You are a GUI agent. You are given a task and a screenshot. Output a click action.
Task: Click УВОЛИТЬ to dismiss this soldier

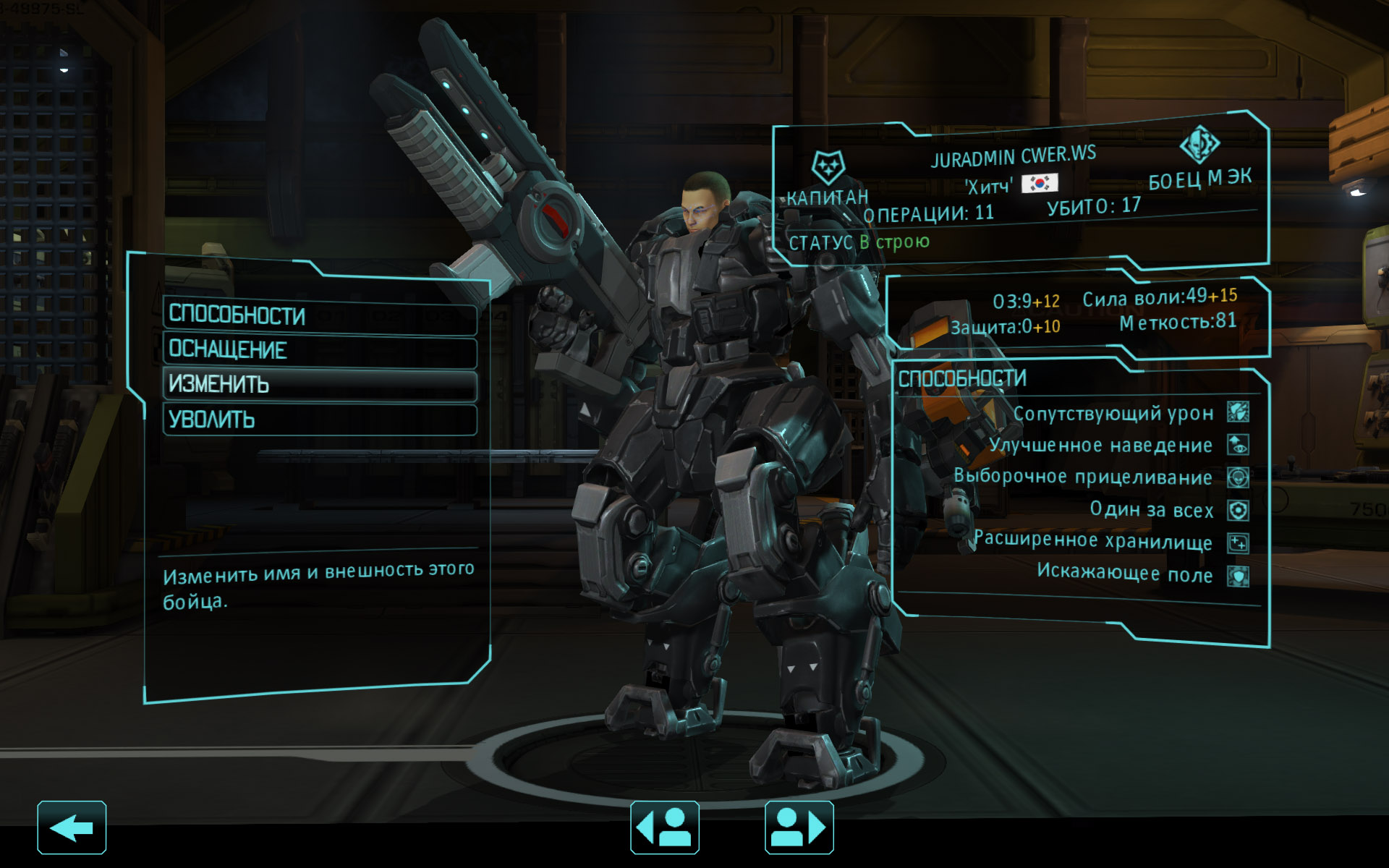point(319,420)
